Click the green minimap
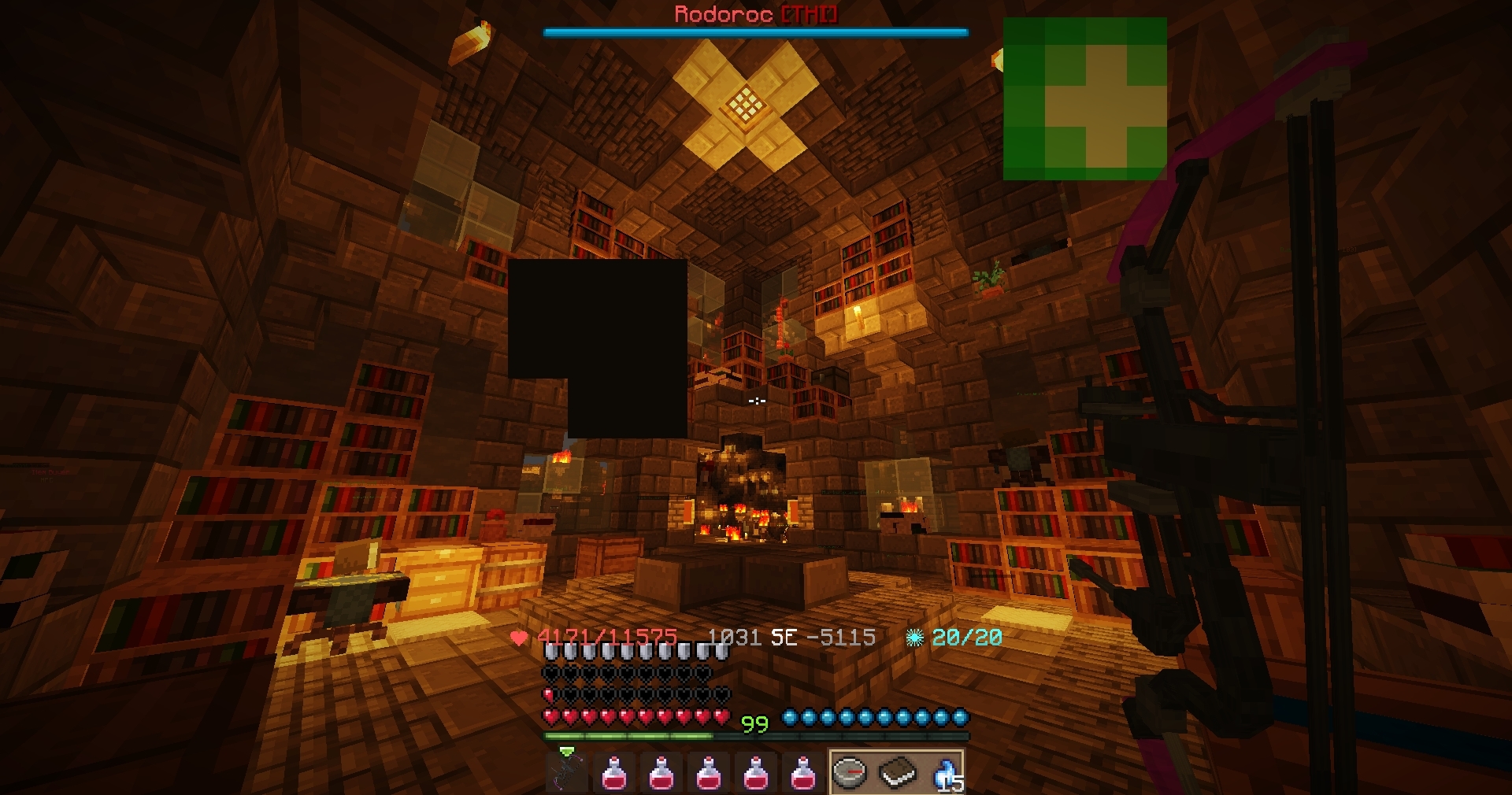1512x795 pixels. coord(1085,99)
